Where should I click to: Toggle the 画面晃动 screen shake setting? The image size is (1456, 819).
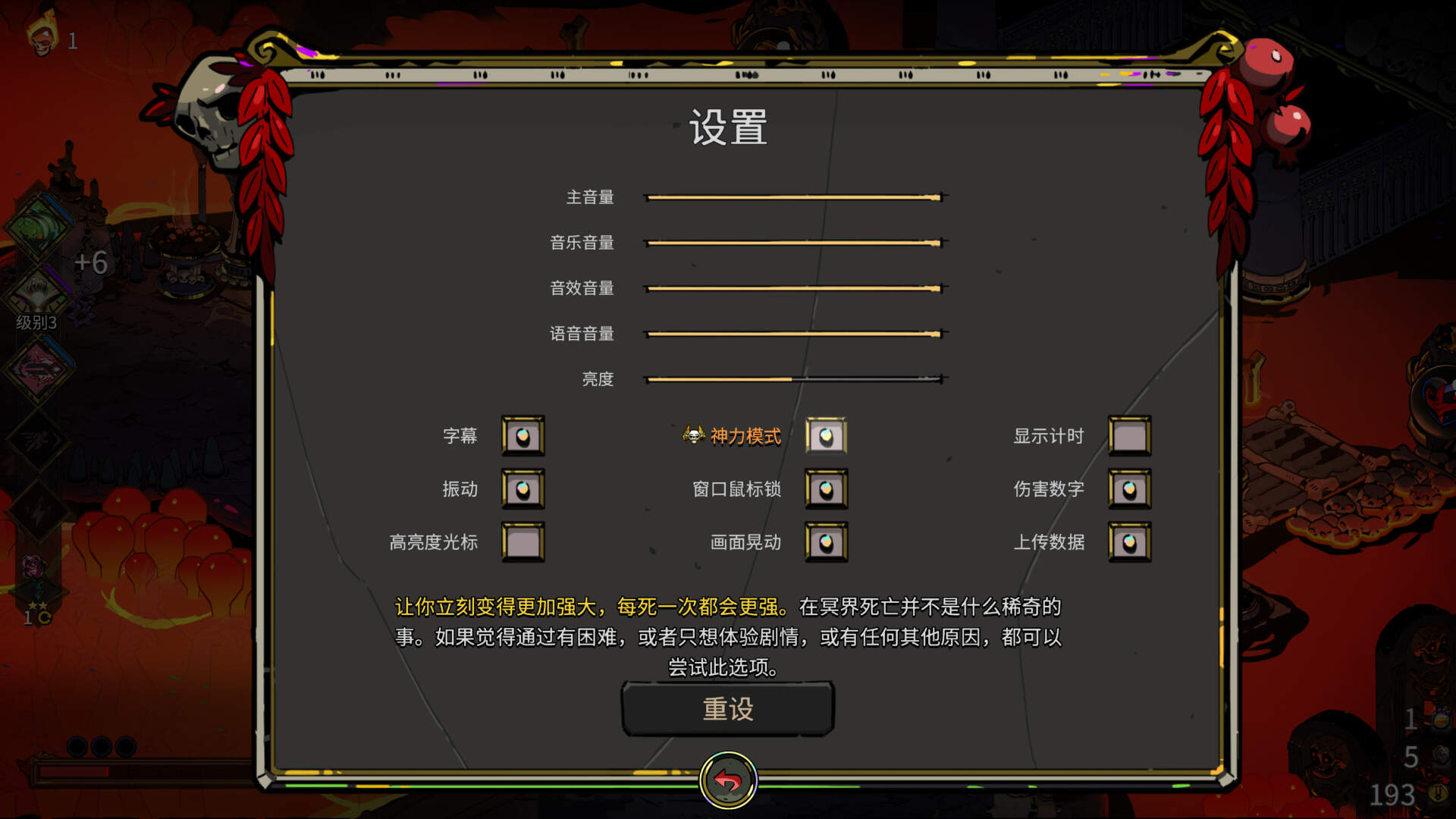tap(825, 542)
